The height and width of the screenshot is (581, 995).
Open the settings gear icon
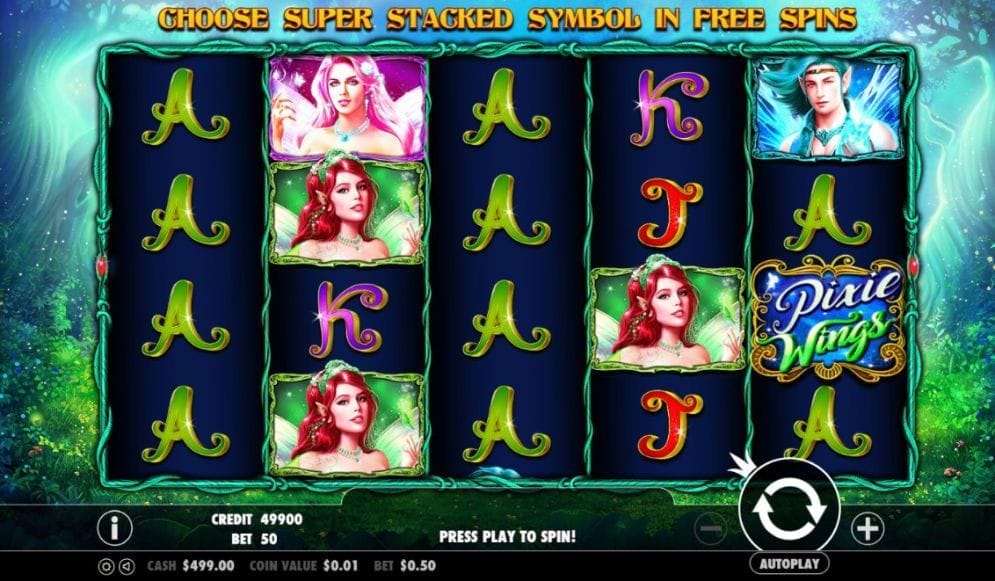coord(106,566)
